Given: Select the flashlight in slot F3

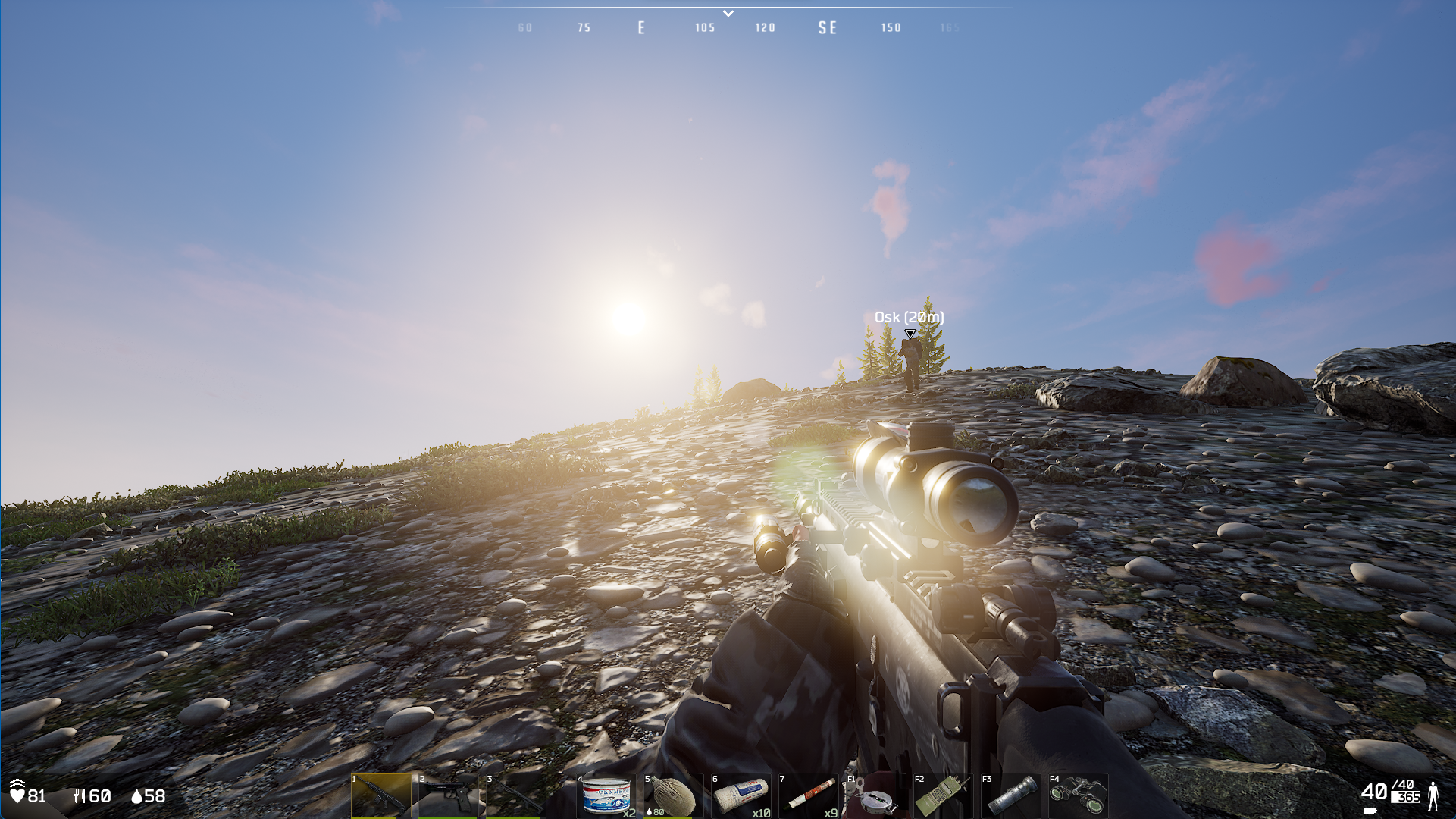Looking at the screenshot, I should coord(1010,795).
